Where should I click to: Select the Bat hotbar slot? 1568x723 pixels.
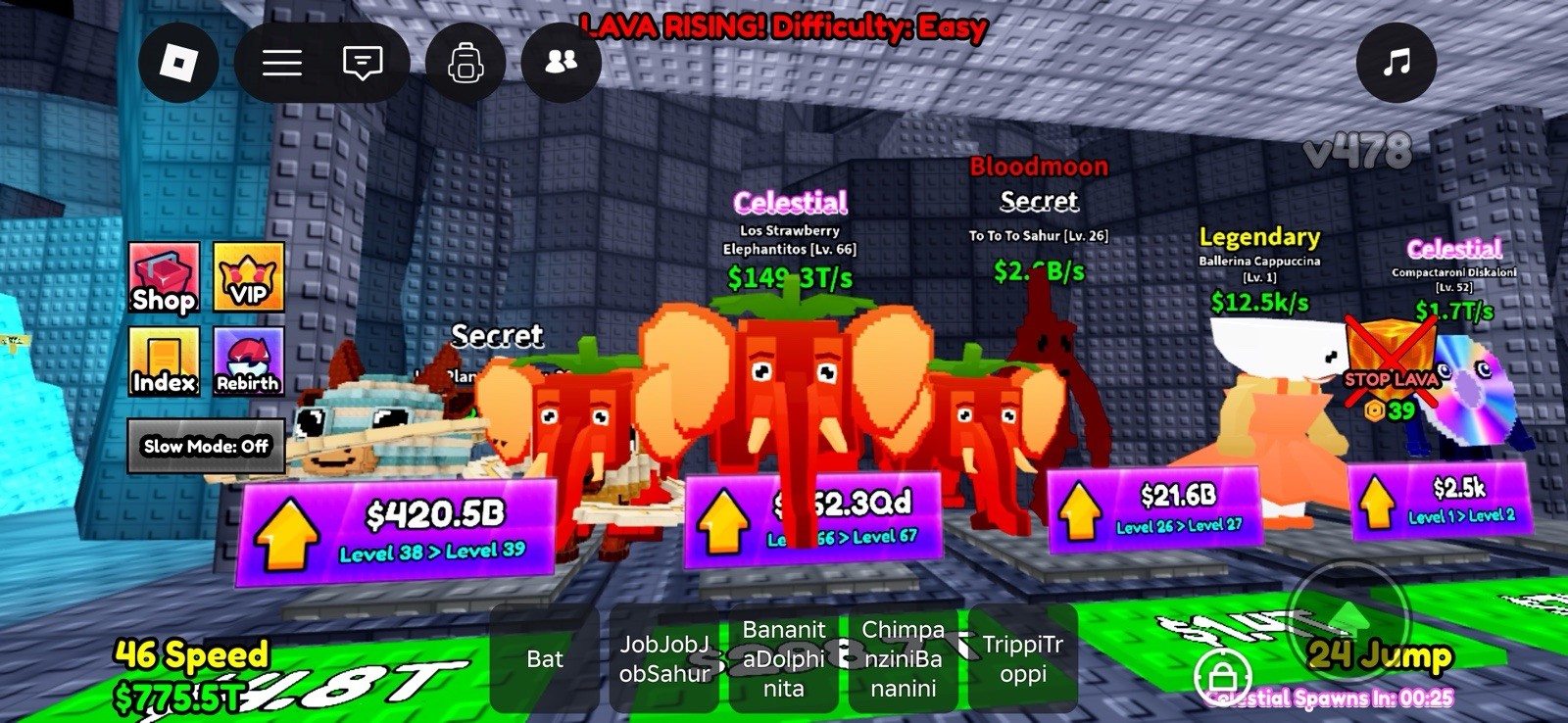[546, 660]
